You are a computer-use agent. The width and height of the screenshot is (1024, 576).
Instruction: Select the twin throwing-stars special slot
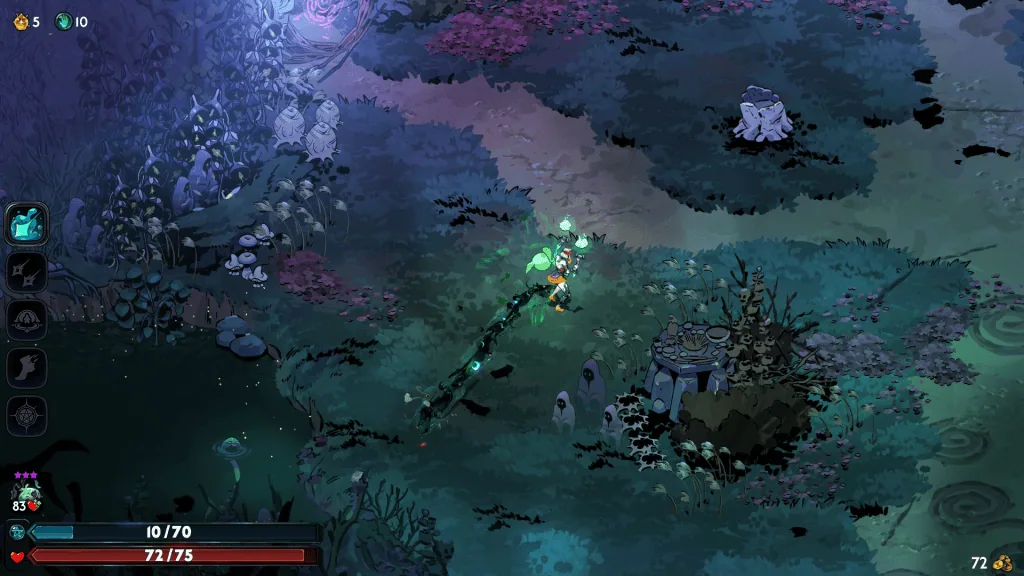point(27,271)
